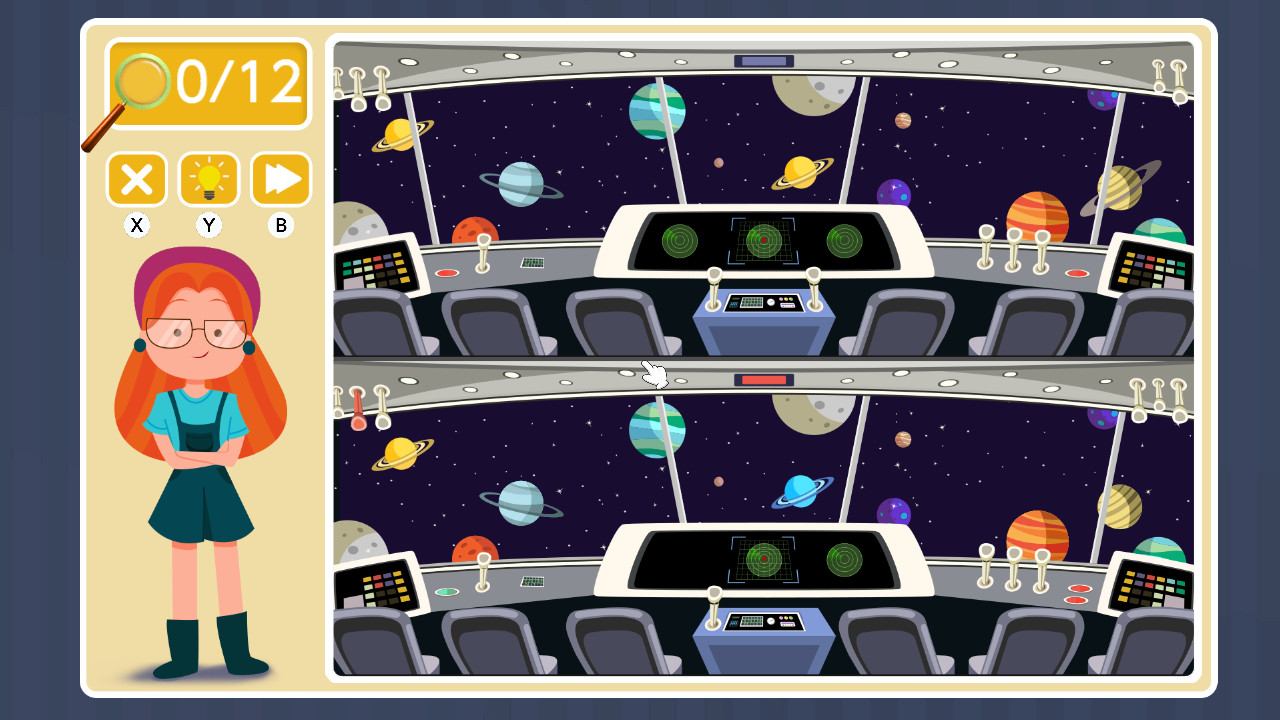Click the green button on the bottom-left console
Viewport: 1280px width, 720px height.
447,590
